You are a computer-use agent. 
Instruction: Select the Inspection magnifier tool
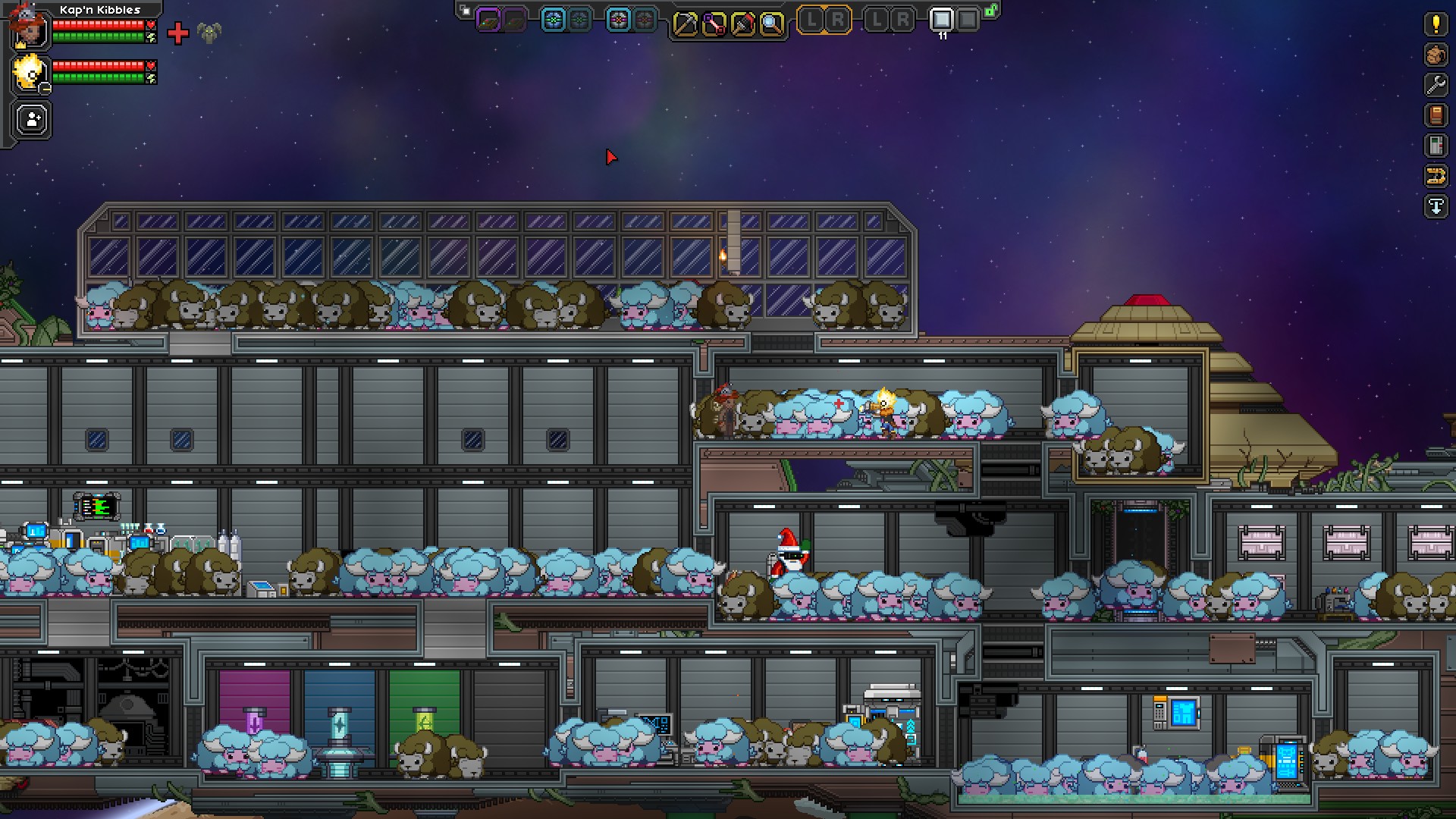click(x=773, y=23)
